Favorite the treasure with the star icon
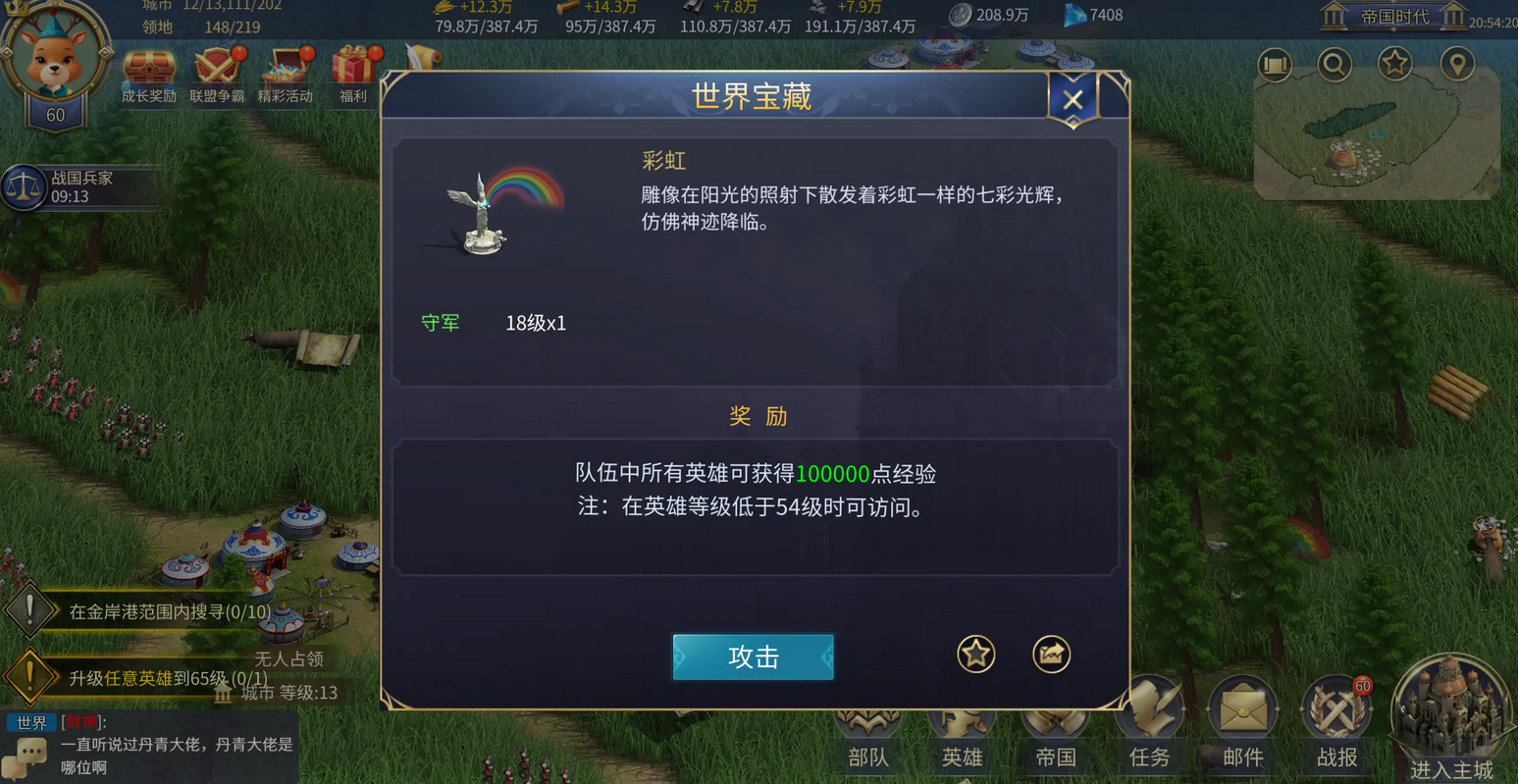The height and width of the screenshot is (784, 1518). pyautogui.click(x=975, y=653)
